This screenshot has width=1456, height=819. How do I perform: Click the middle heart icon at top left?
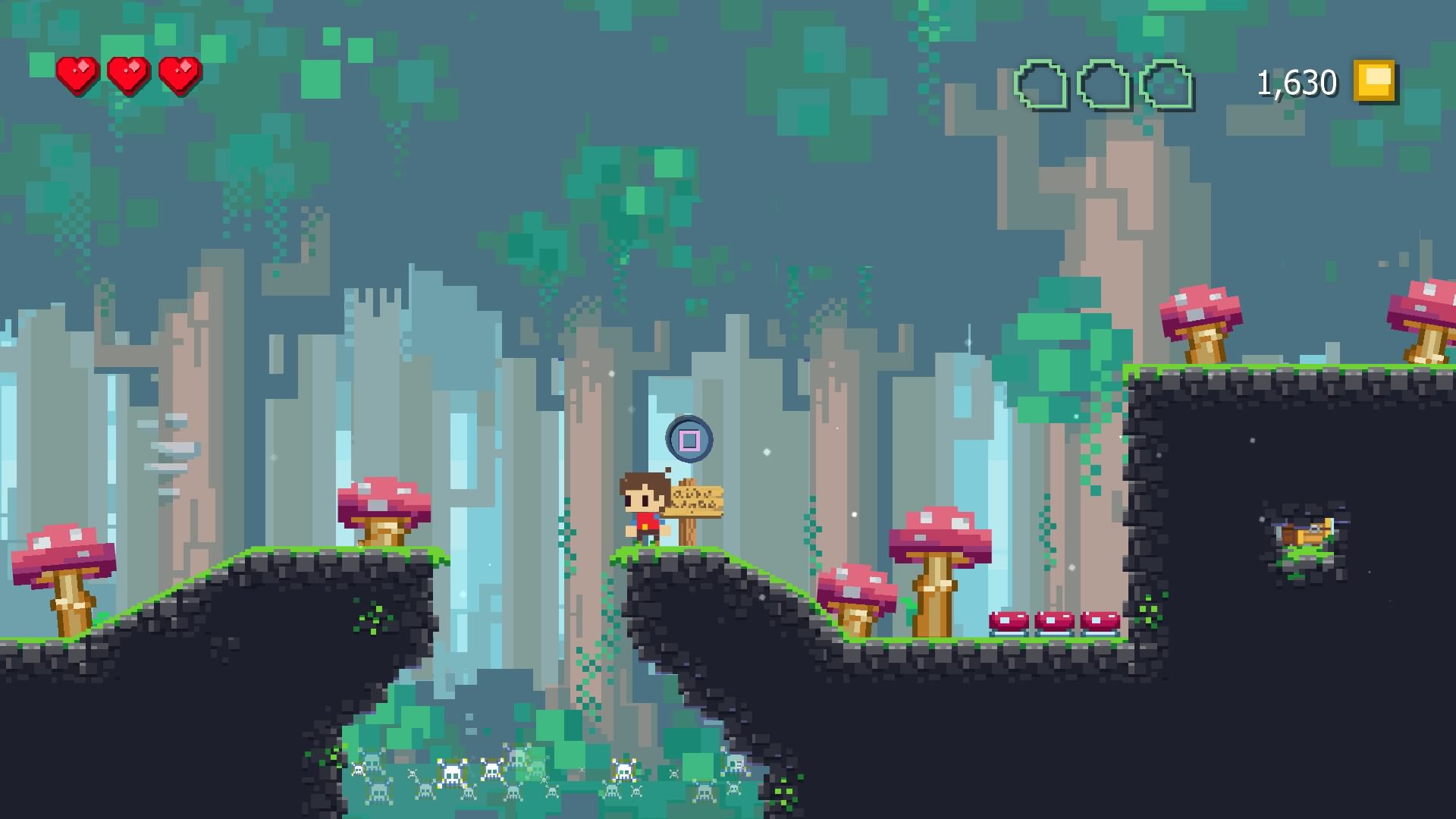(x=129, y=74)
